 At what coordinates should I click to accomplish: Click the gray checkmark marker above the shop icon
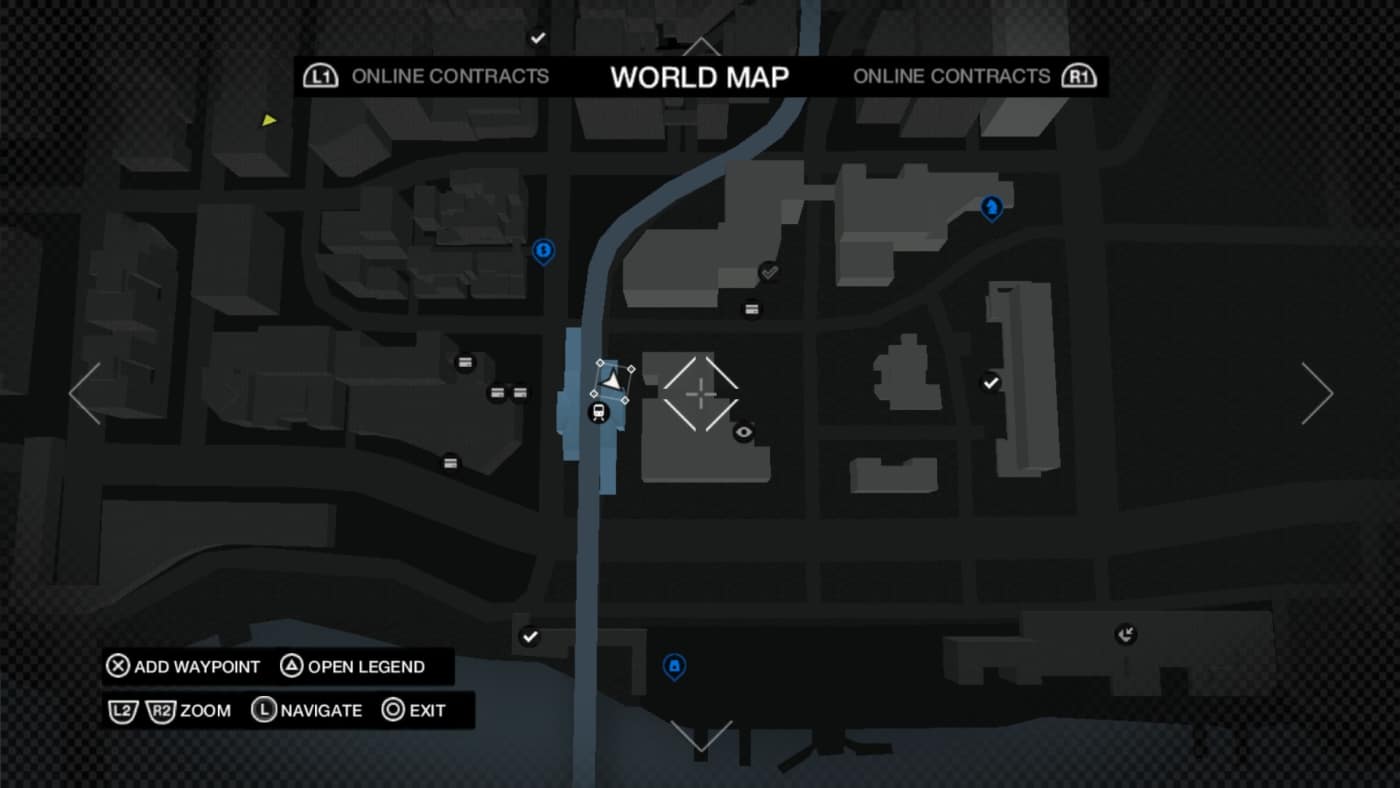[769, 270]
